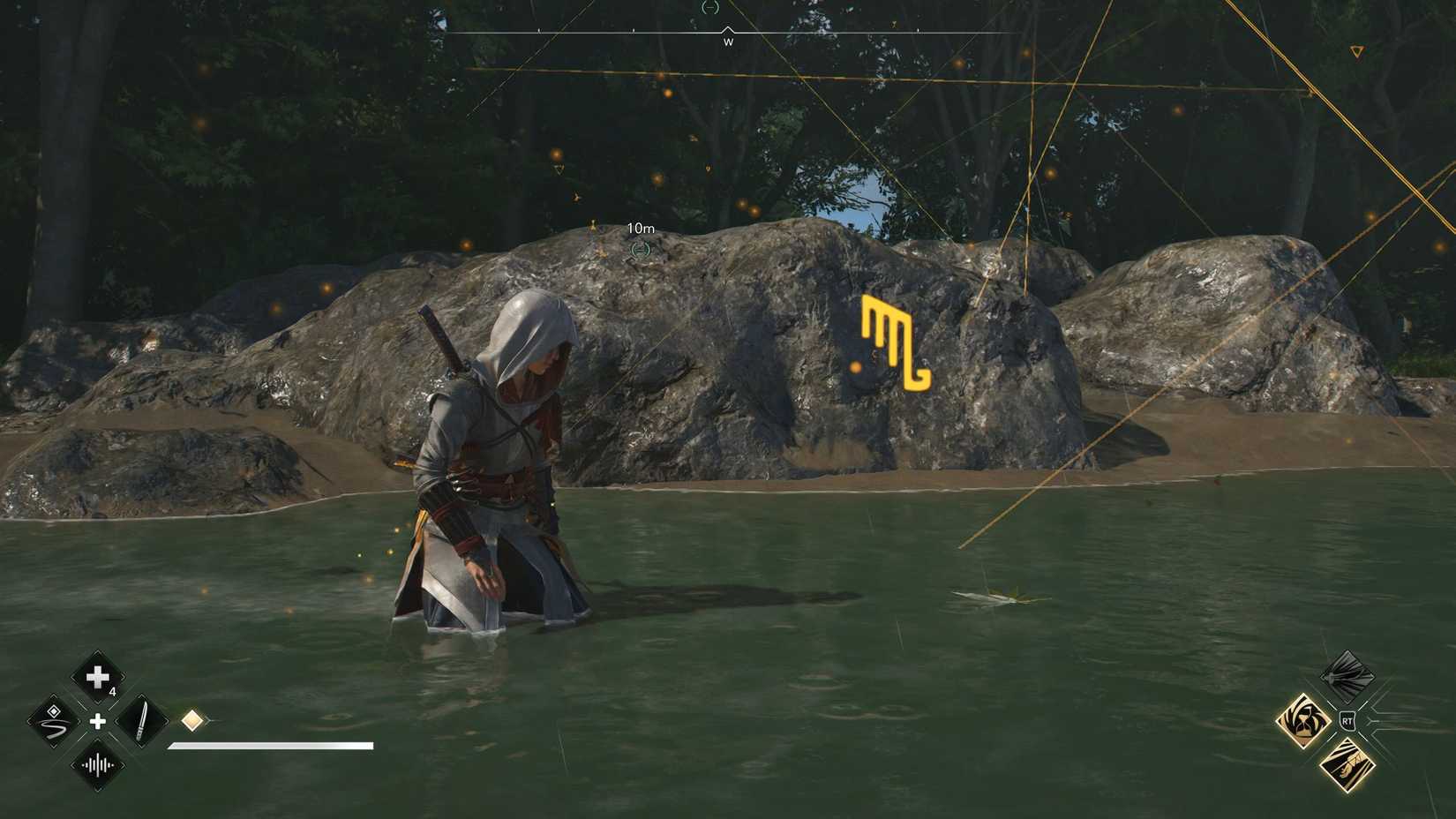Open the 10m distance waypoint marker
The height and width of the screenshot is (819, 1456).
pyautogui.click(x=640, y=228)
